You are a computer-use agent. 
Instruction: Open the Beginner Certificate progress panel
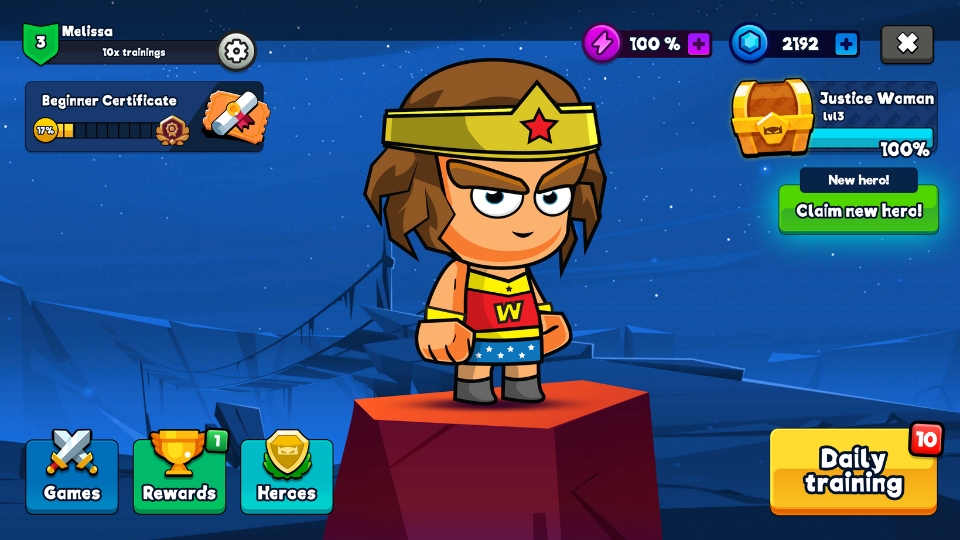pos(144,117)
